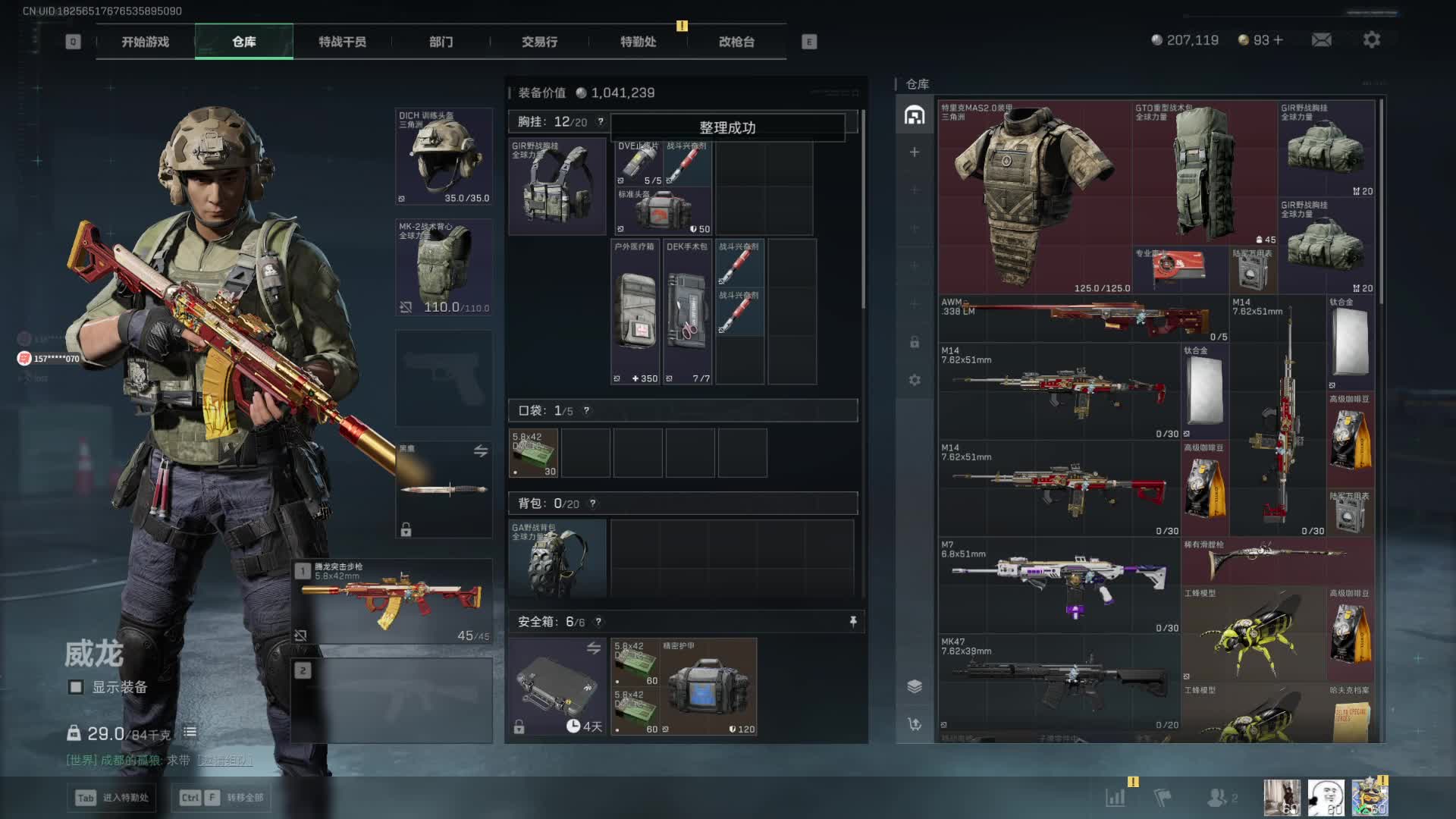This screenshot has height=819, width=1456.
Task: Select the M7 6.8x51mm rifle in warehouse
Action: tap(1059, 585)
